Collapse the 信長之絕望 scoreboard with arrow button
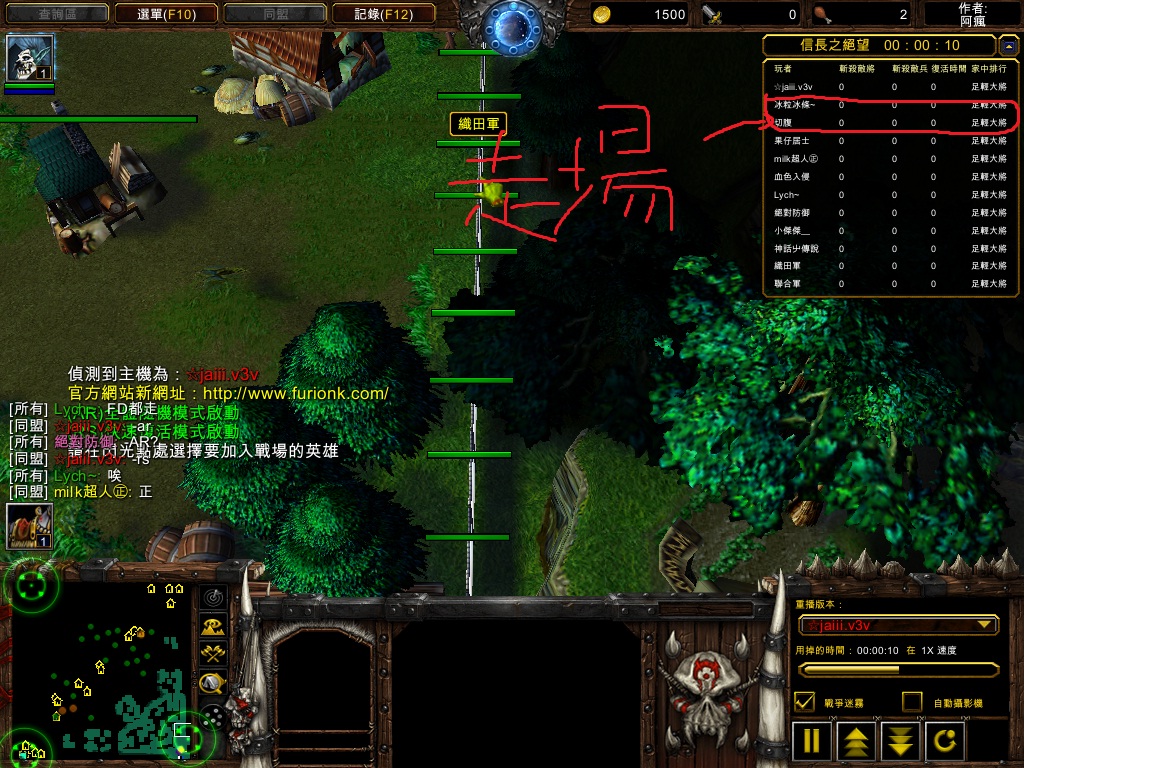Image resolution: width=1152 pixels, height=768 pixels. coord(1008,46)
